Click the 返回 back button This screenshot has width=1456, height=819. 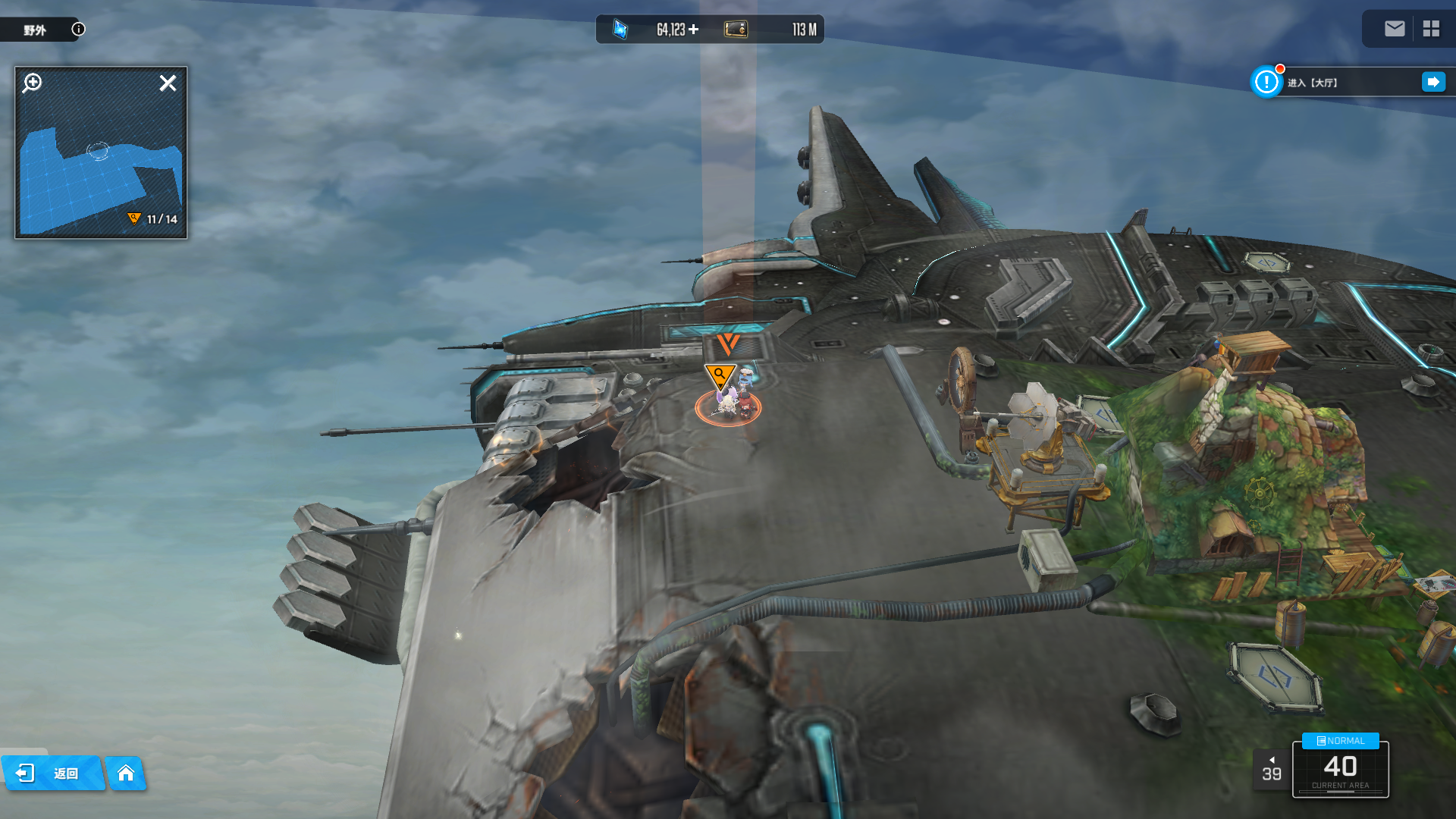pos(52,773)
